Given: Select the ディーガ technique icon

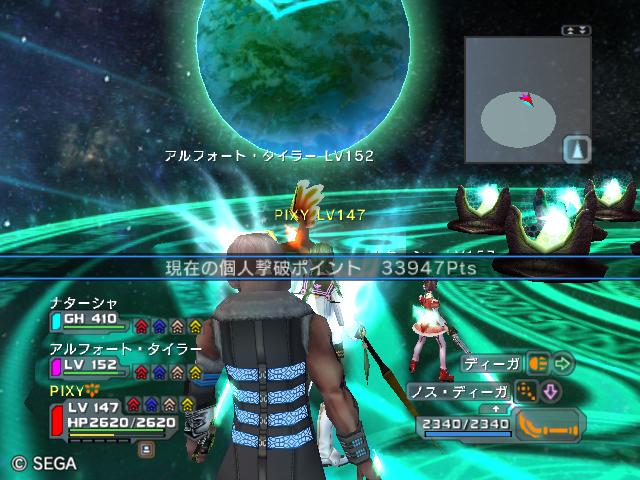Looking at the screenshot, I should [538, 363].
